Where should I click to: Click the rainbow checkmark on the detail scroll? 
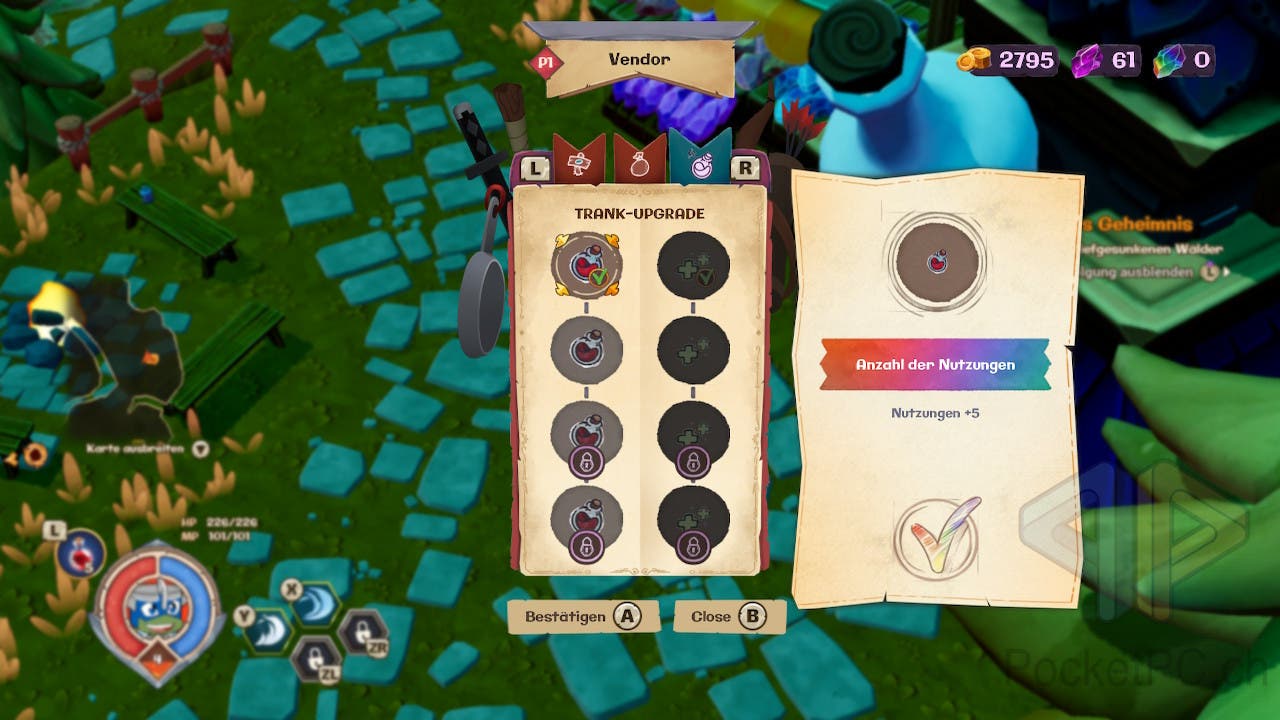pos(937,538)
